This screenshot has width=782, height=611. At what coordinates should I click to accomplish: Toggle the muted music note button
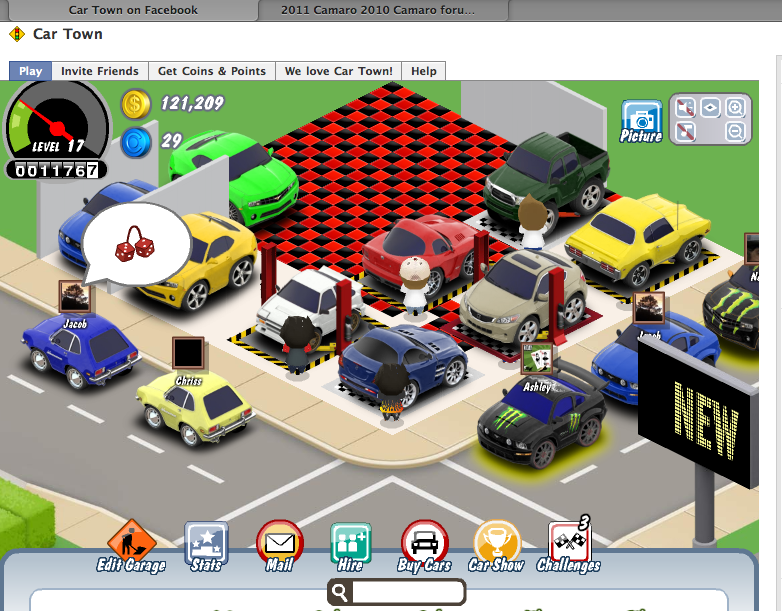click(685, 131)
